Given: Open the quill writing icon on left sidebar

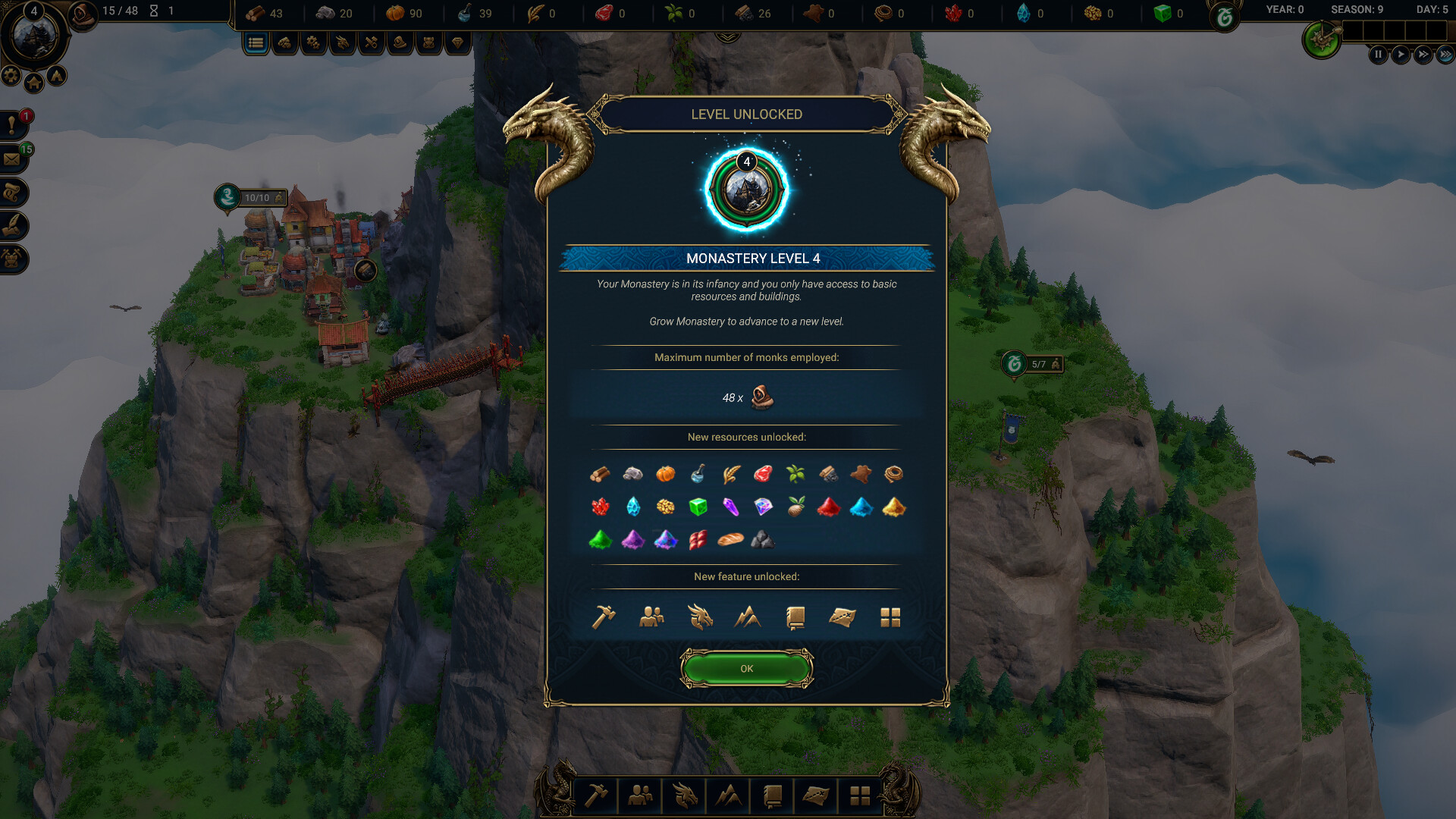Looking at the screenshot, I should coord(13,226).
